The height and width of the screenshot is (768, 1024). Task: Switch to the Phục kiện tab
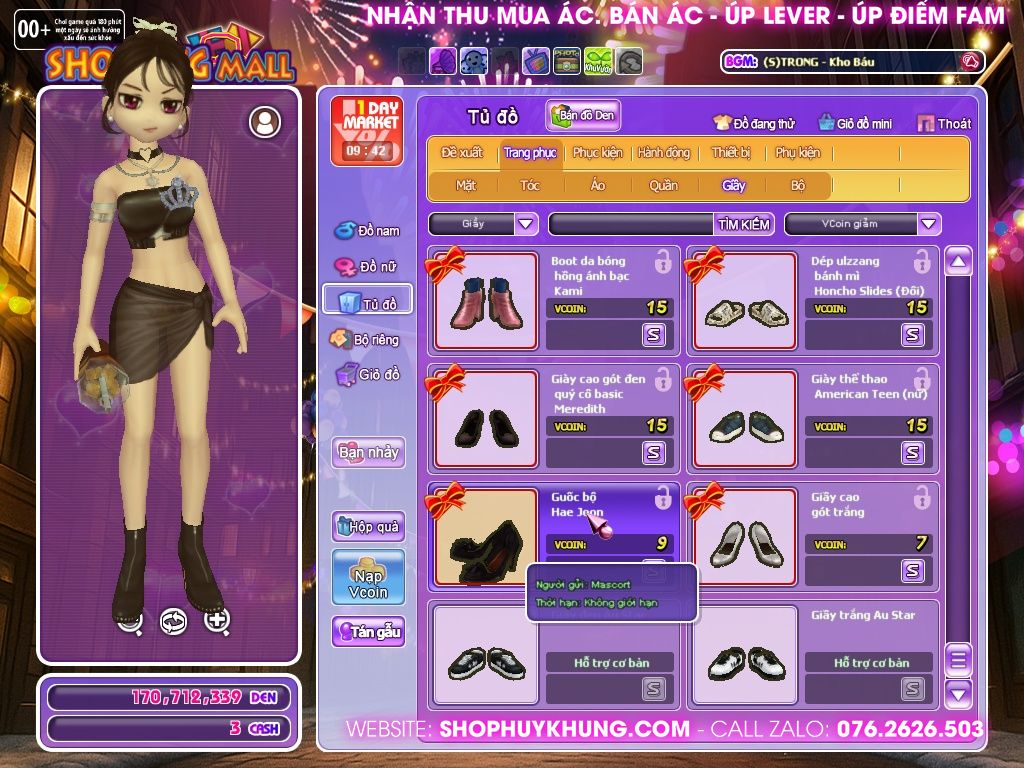[597, 153]
